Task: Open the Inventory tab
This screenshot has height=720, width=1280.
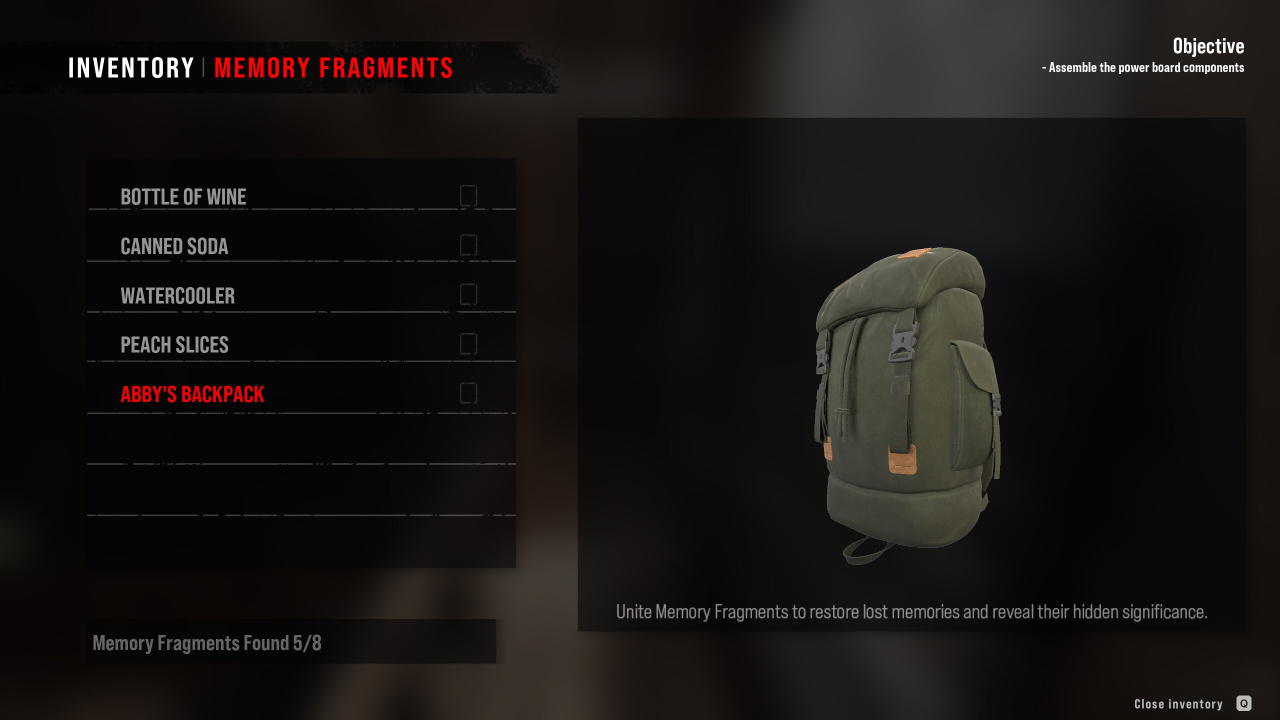Action: 131,68
